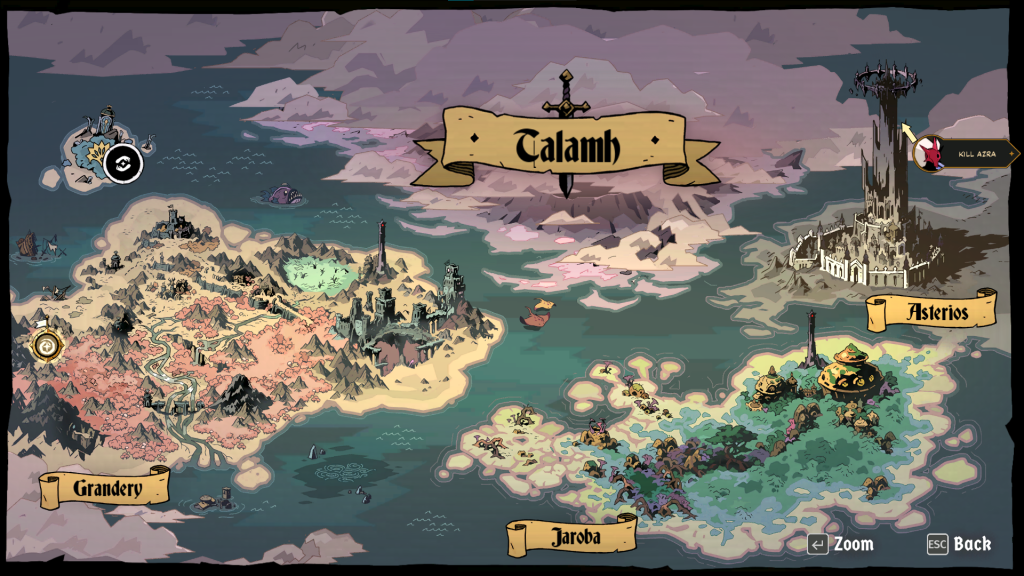Click the Zoom label

coord(853,544)
